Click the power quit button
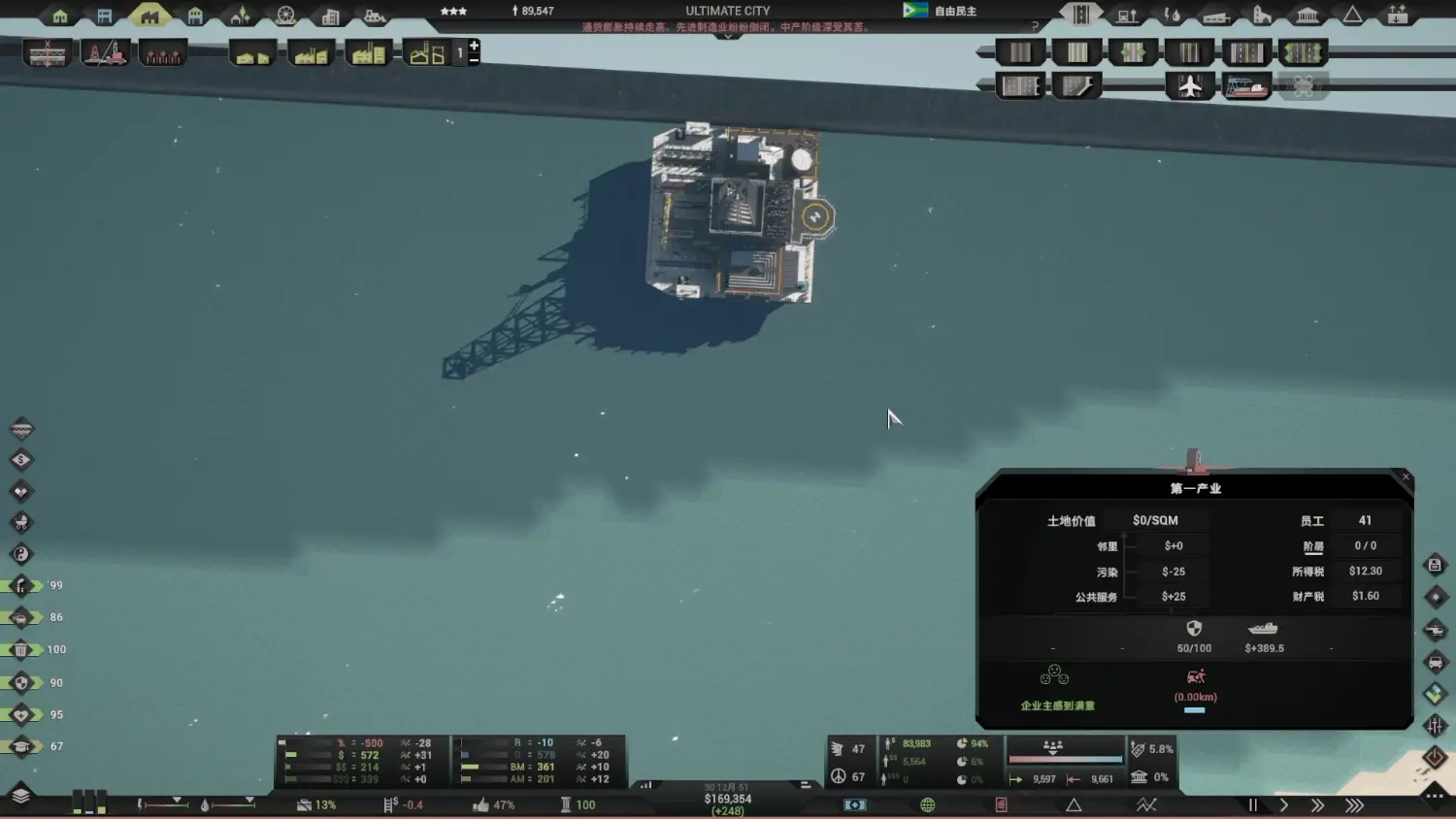 [x=1435, y=757]
